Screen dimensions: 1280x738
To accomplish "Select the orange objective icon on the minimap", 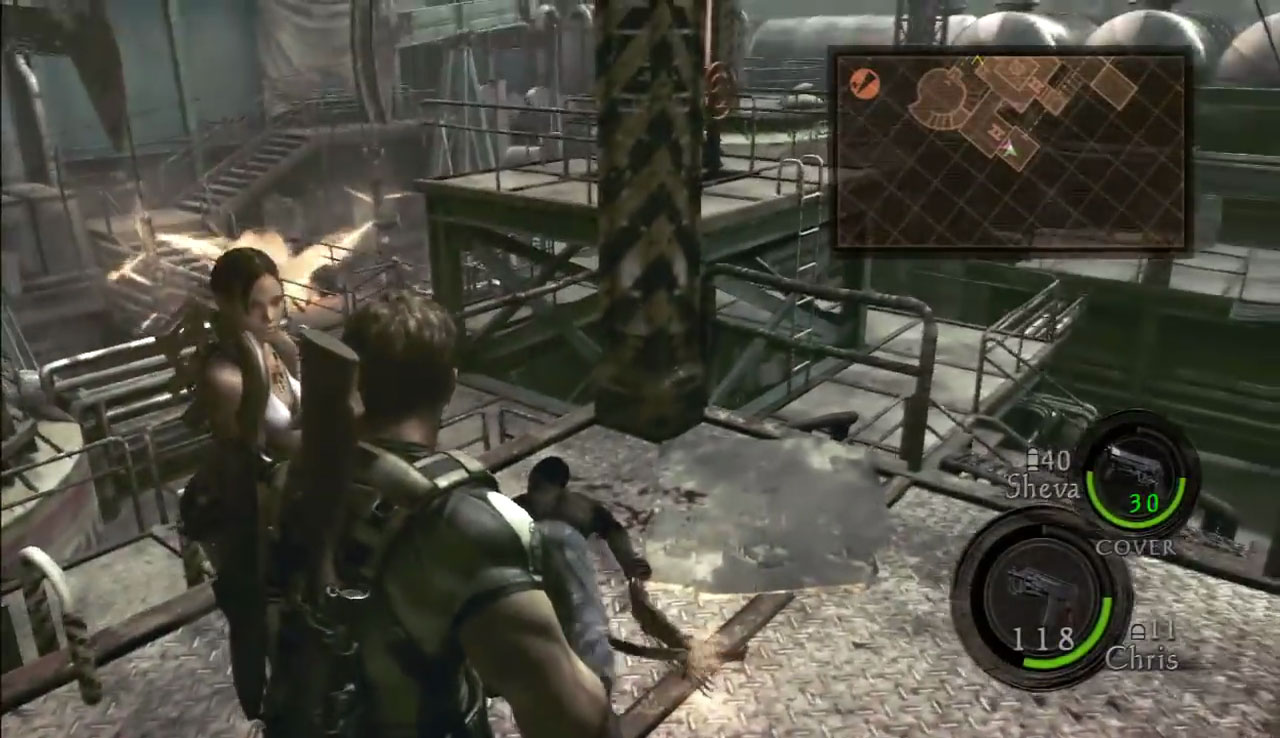I will pos(864,84).
